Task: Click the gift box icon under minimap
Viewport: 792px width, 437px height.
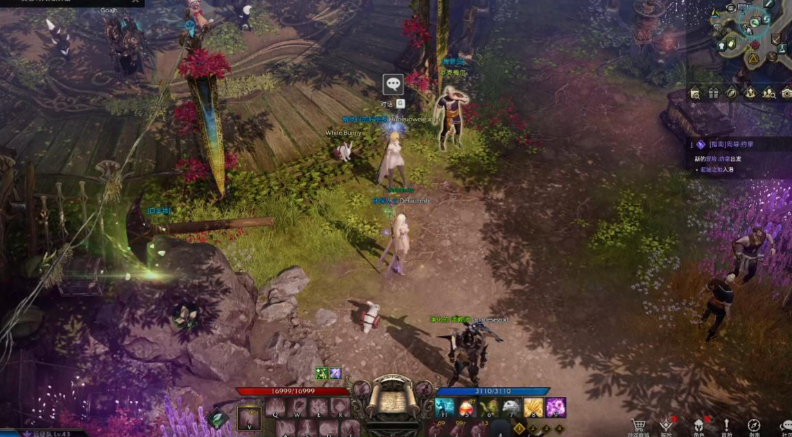Action: pos(712,93)
